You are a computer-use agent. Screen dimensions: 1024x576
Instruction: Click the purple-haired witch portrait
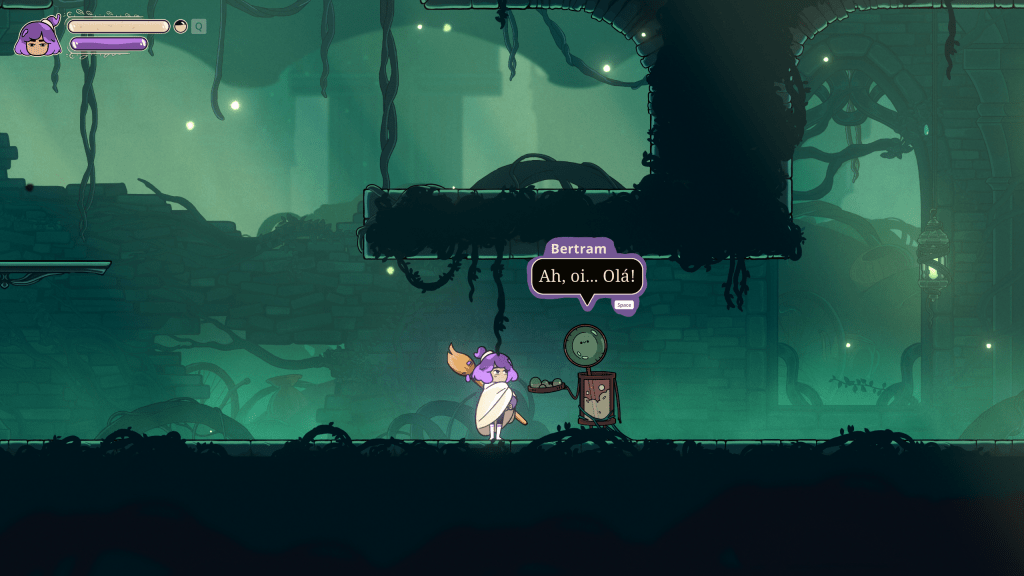[38, 37]
